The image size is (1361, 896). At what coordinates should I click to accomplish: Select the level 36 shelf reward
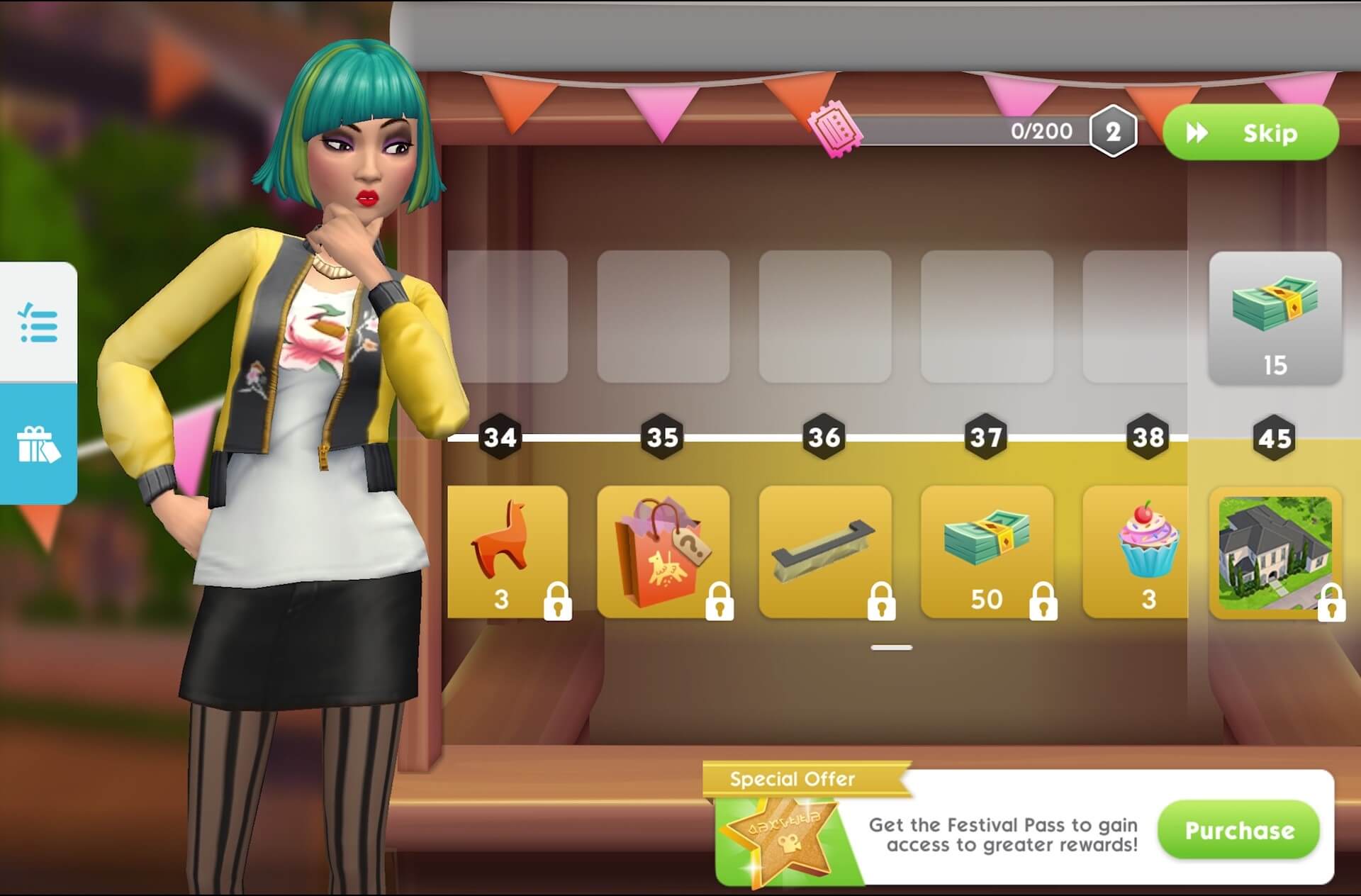click(825, 551)
